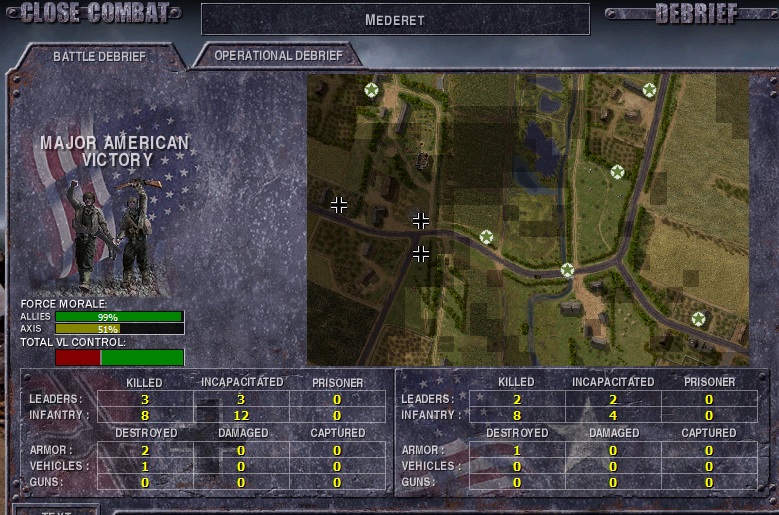Click the Mederet battlefield overview map
Viewport: 779px width, 515px height.
click(528, 219)
